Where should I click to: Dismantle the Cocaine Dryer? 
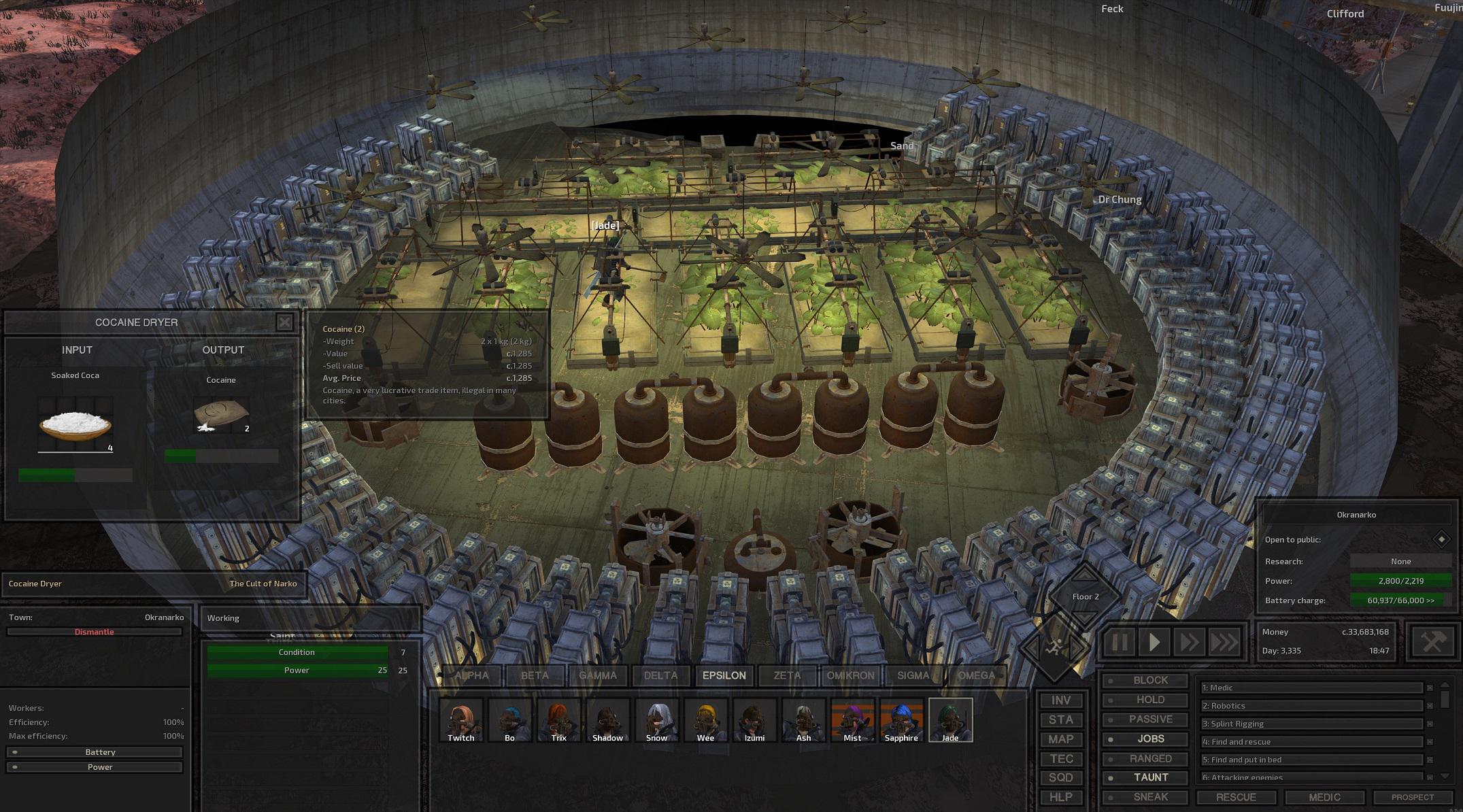pyautogui.click(x=95, y=631)
